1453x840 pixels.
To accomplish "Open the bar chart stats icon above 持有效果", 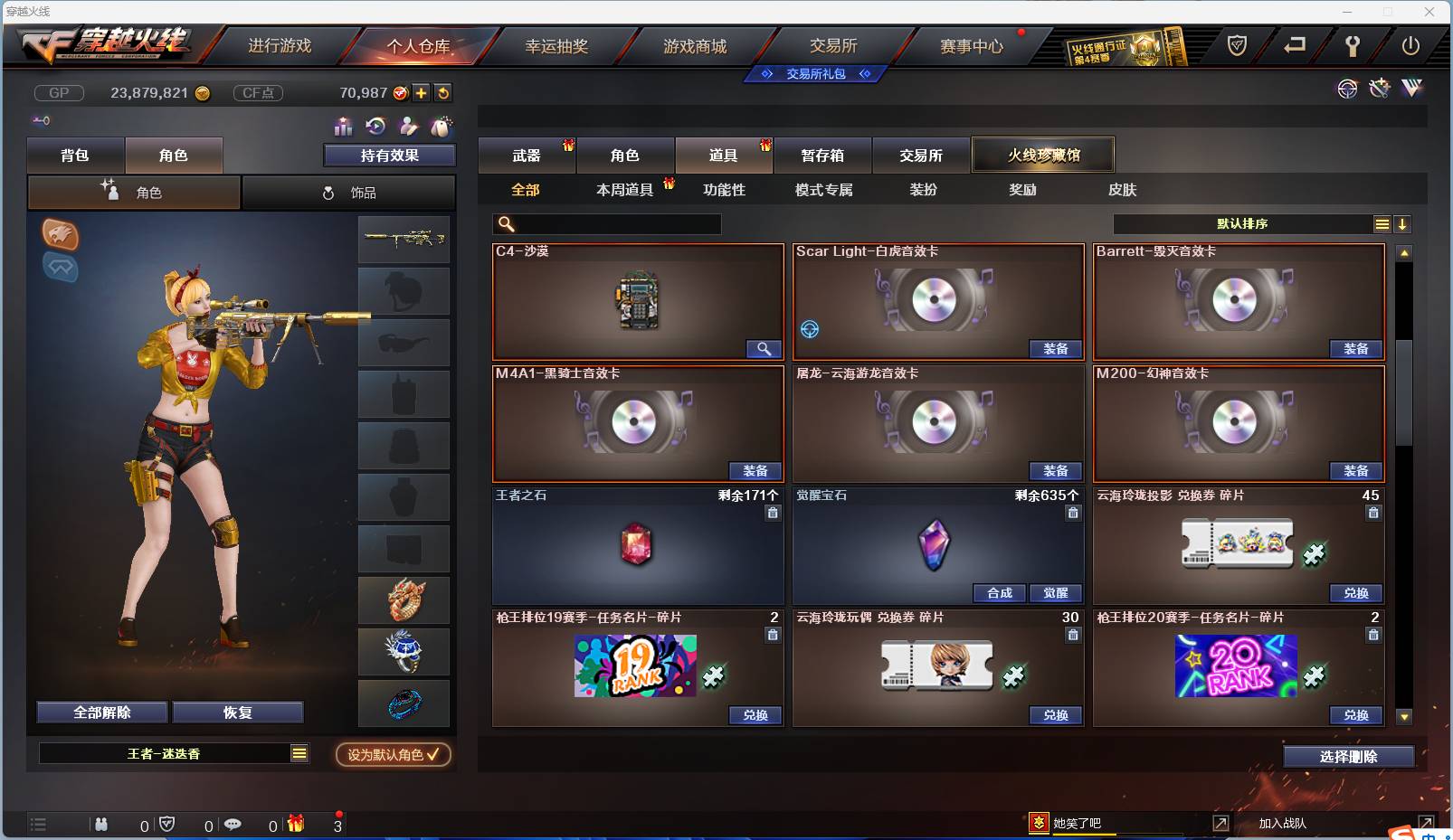I will click(343, 127).
